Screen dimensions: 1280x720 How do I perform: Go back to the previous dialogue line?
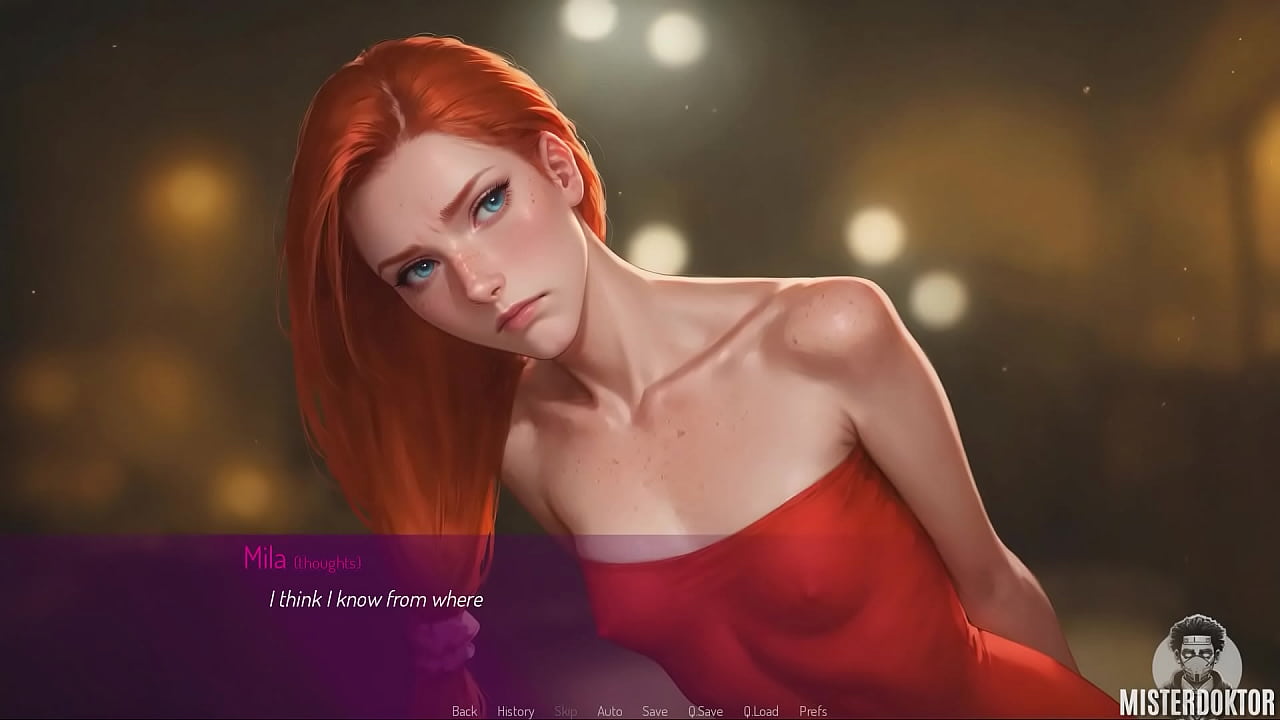[x=464, y=711]
